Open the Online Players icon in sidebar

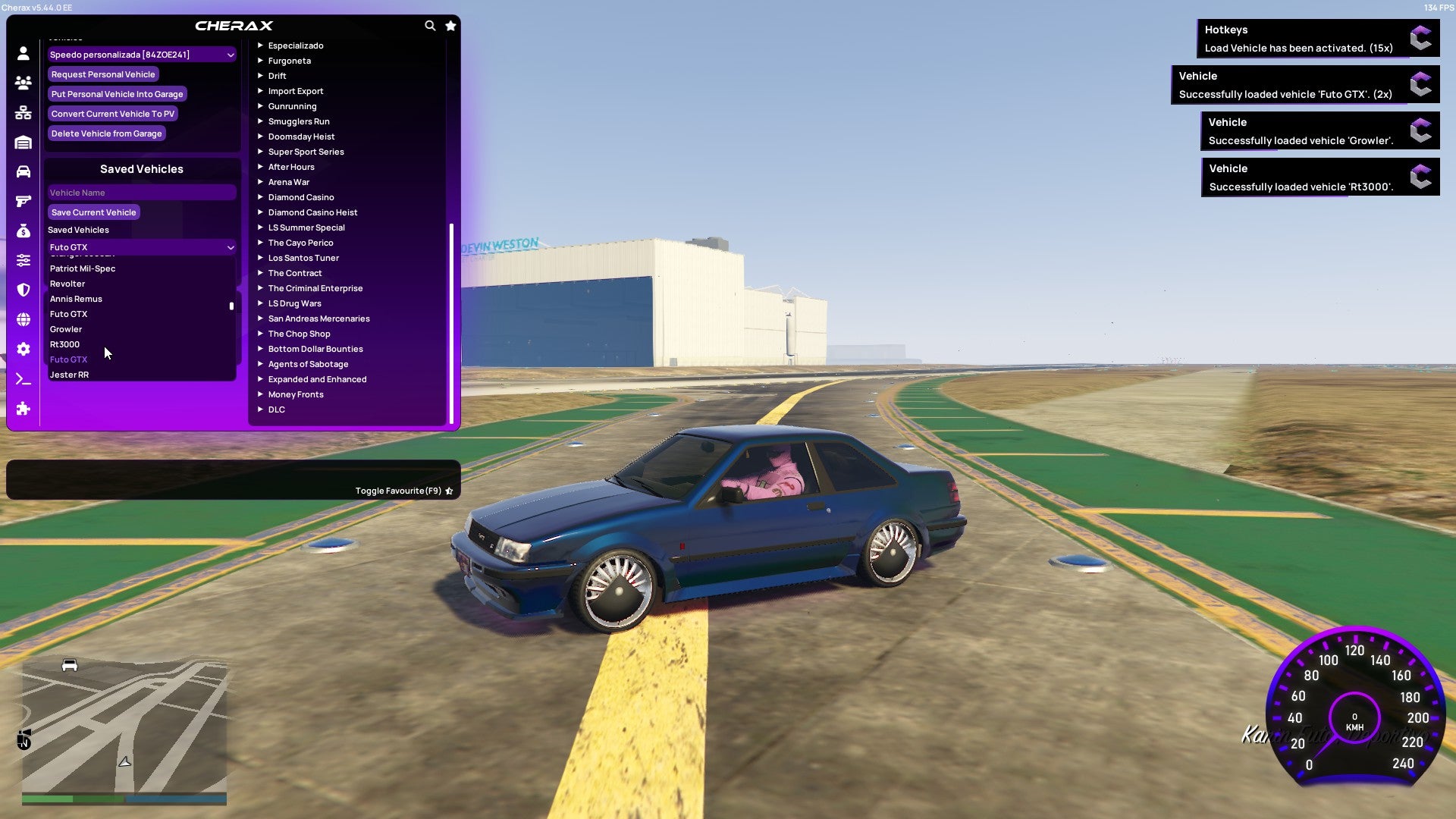(23, 83)
